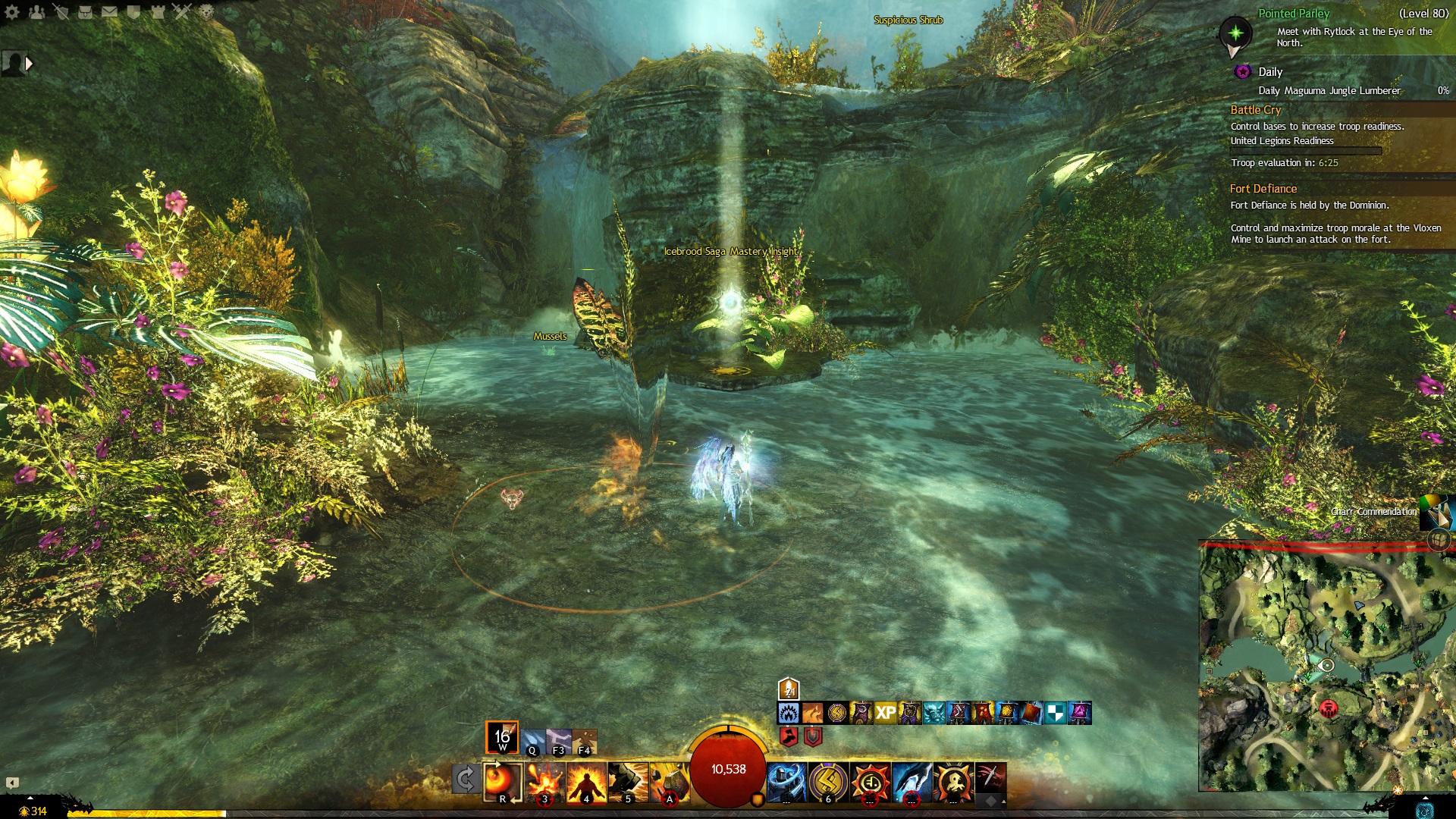
Task: Open World vs. World castle icon
Action: pos(158,11)
